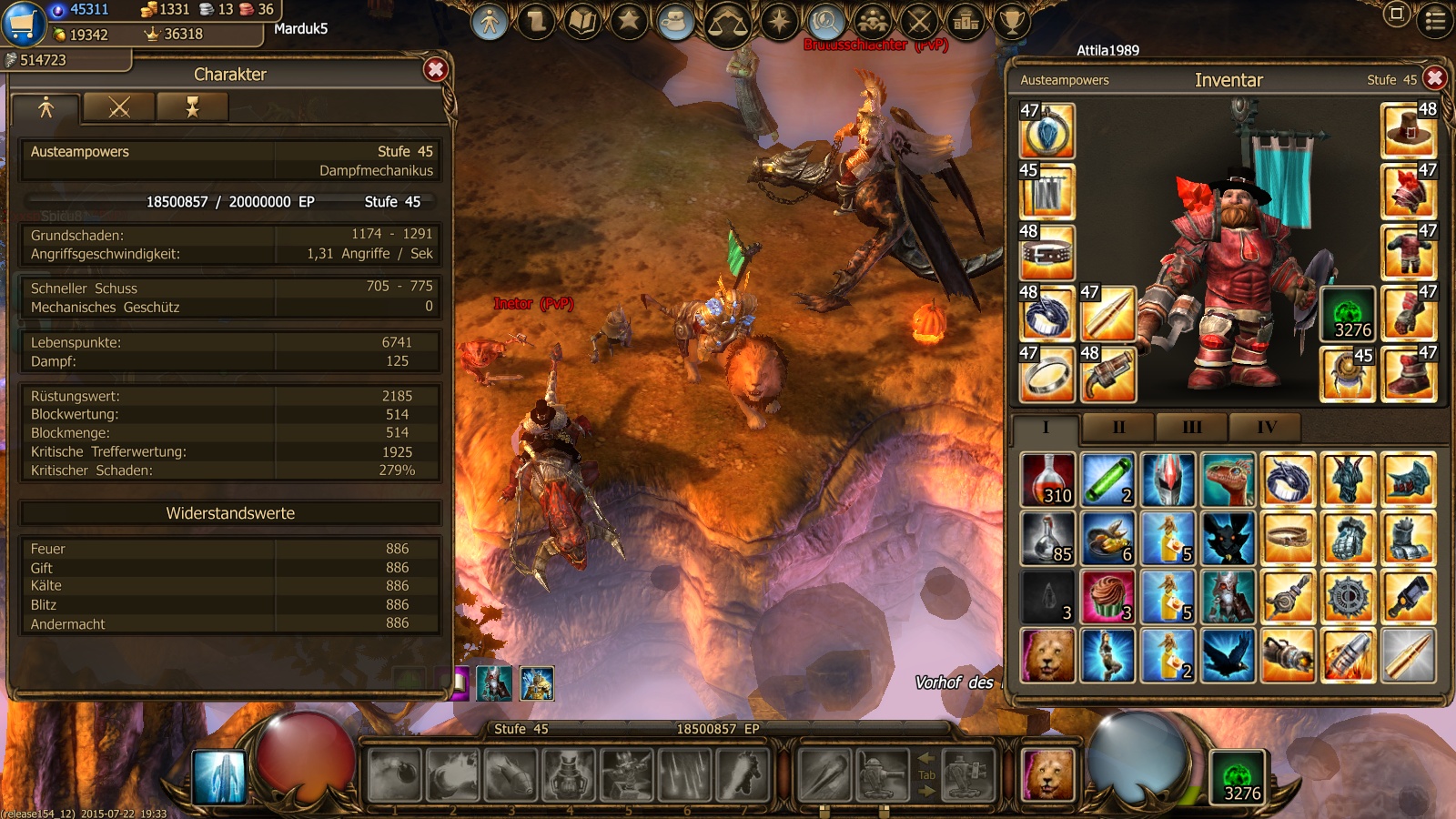Open the shopping cart shop button
The width and height of the screenshot is (1456, 819).
pyautogui.click(x=24, y=24)
